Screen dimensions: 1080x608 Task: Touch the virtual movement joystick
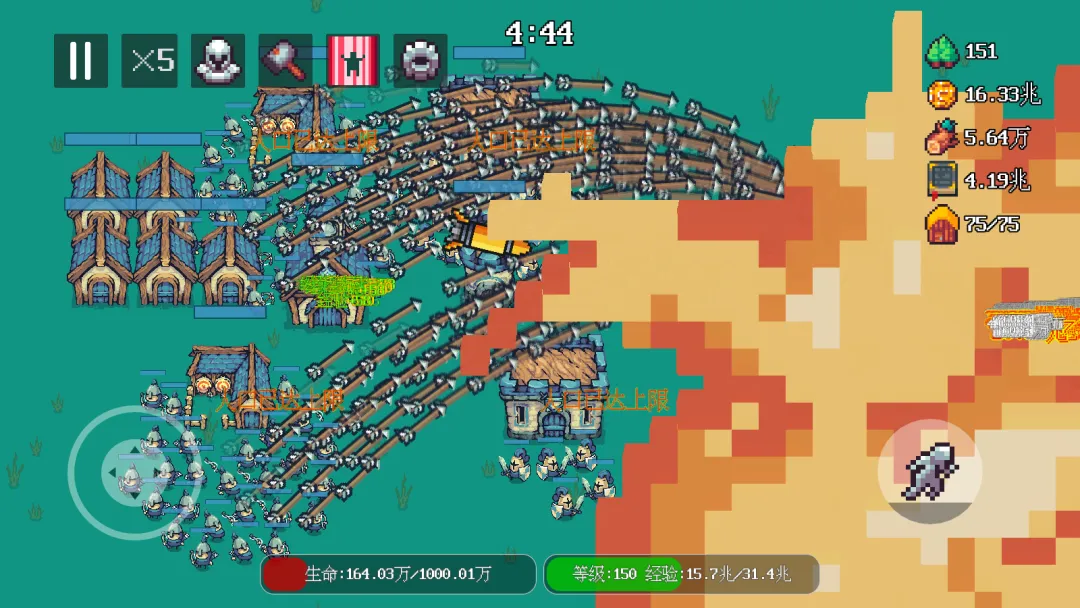point(130,473)
